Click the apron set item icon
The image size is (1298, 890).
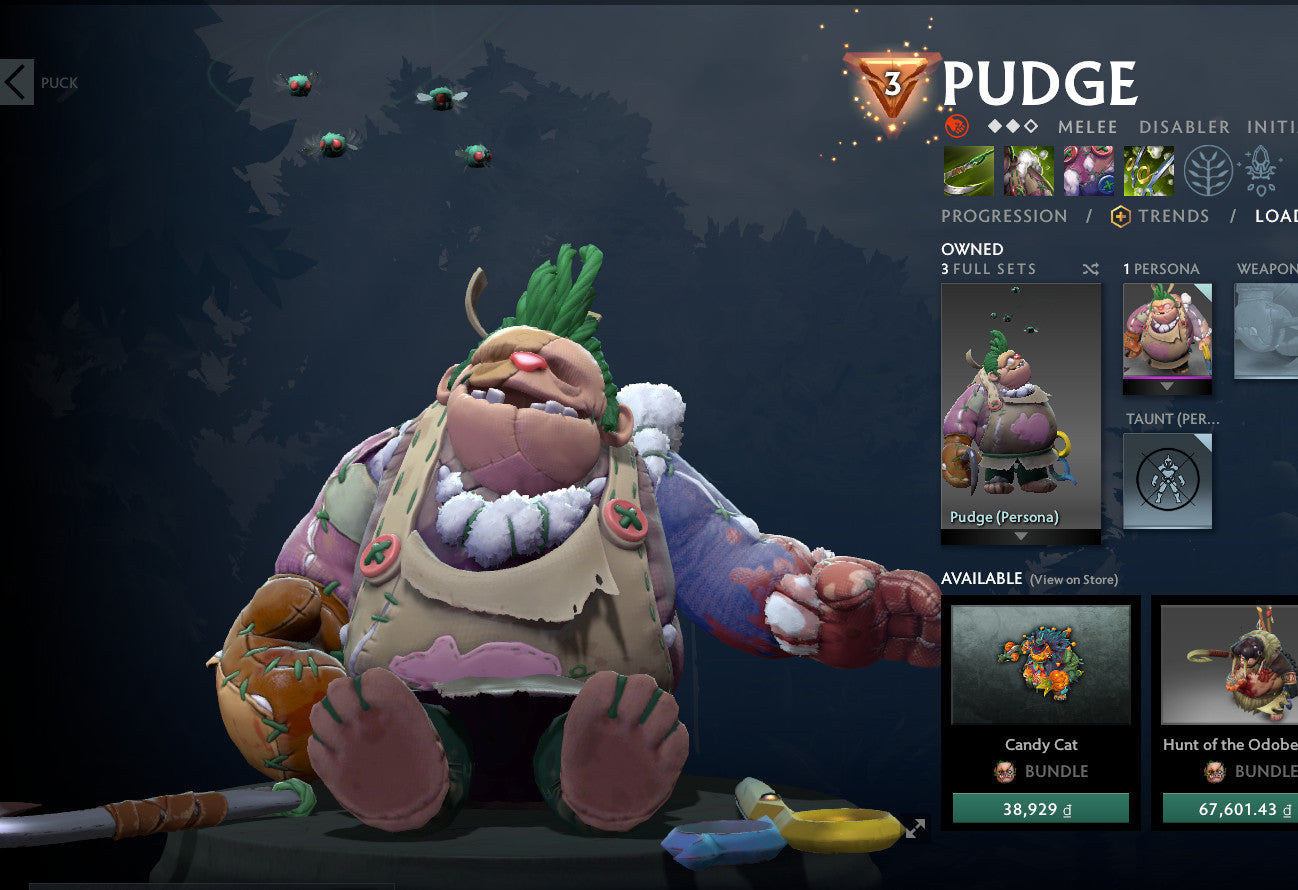(x=1030, y=170)
